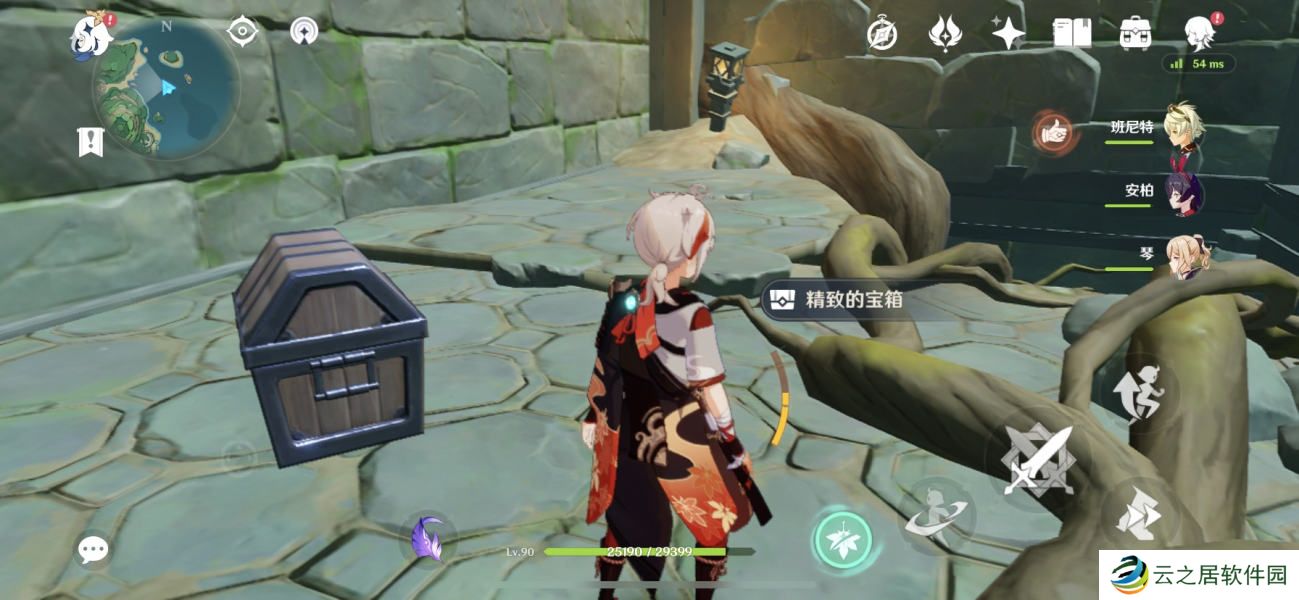Open the chat speech bubble
Image resolution: width=1299 pixels, height=600 pixels.
tap(93, 548)
